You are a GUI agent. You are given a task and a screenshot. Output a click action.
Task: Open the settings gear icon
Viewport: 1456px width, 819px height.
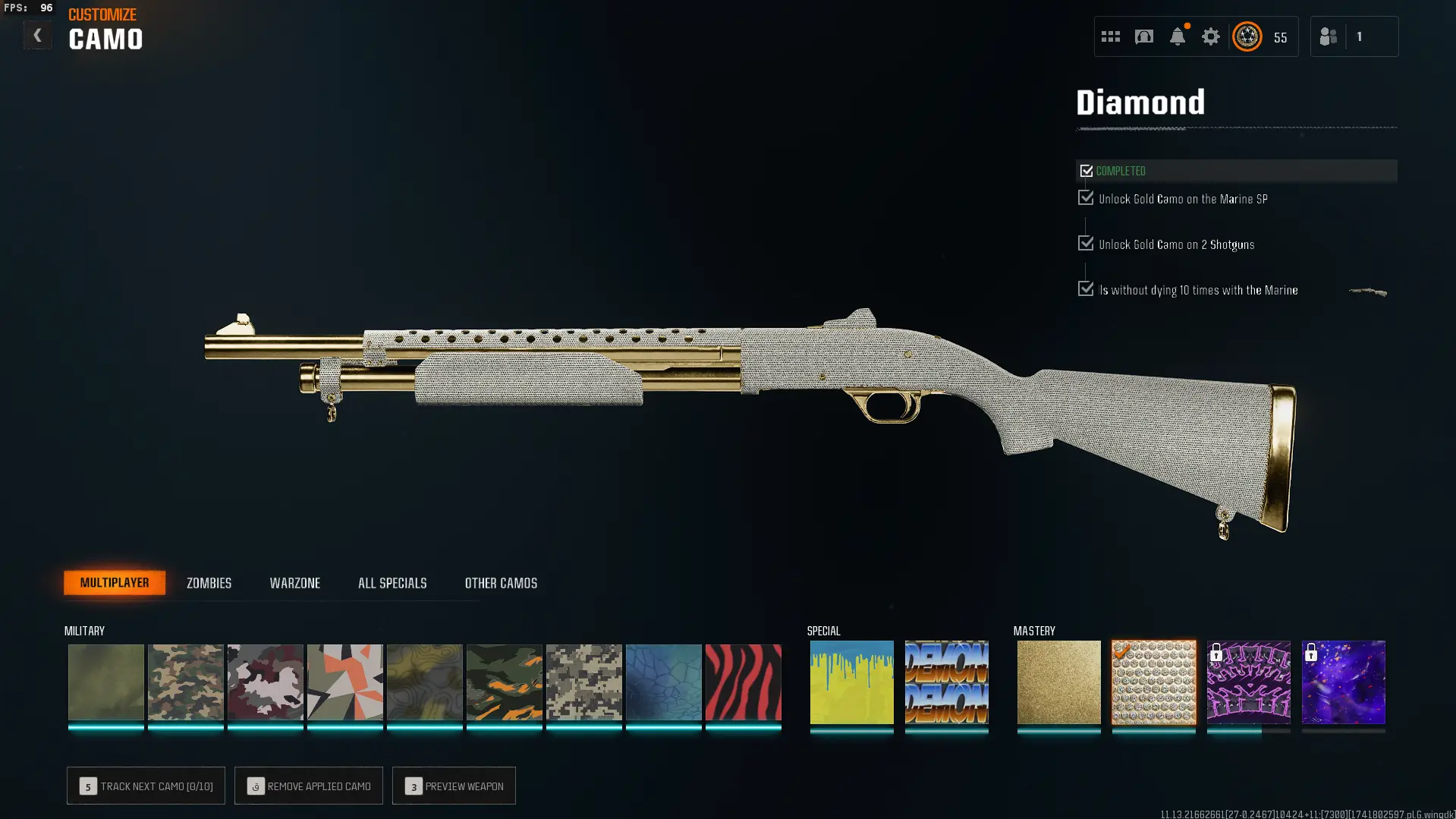click(x=1210, y=36)
